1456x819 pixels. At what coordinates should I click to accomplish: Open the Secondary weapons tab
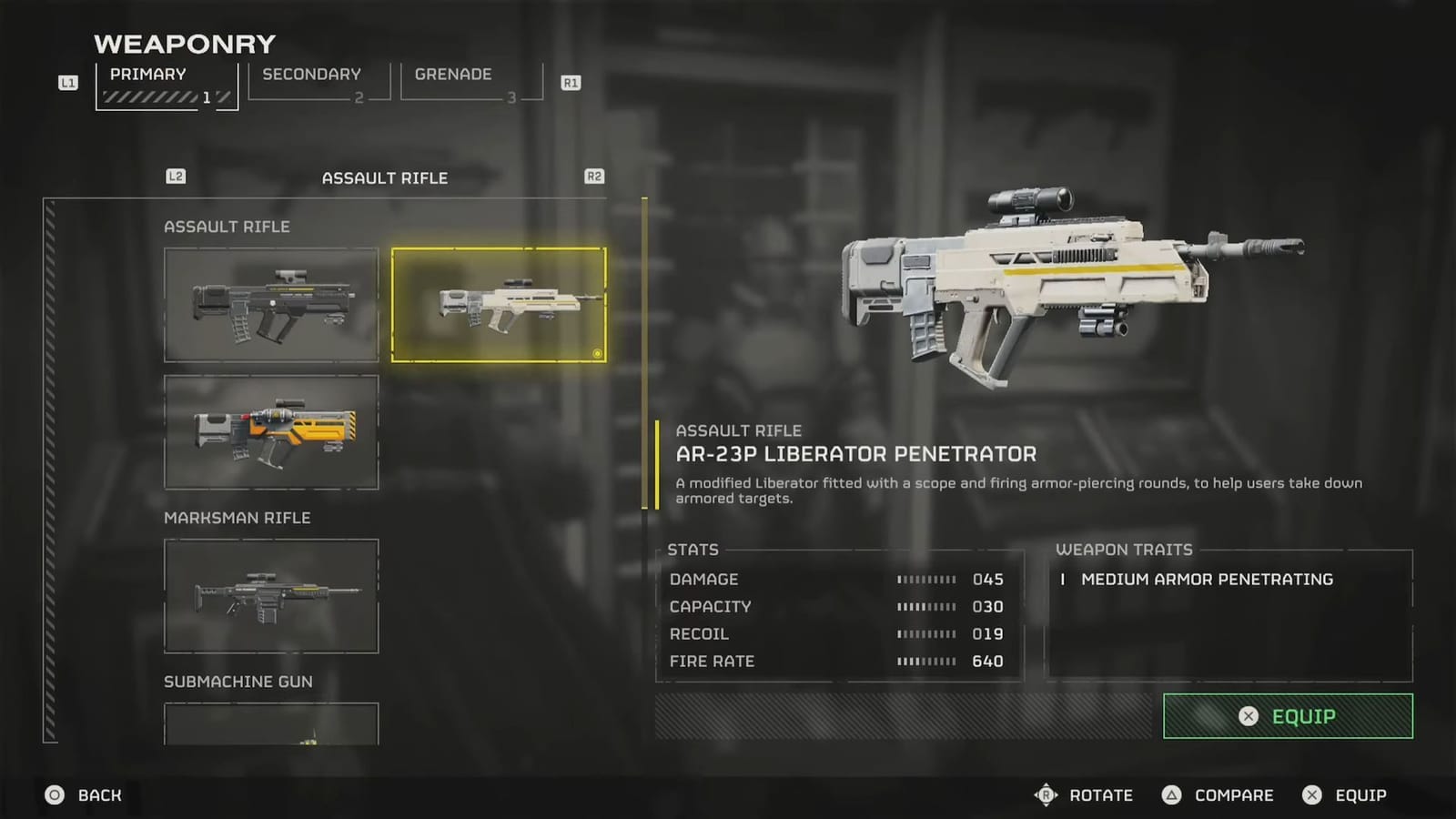(318, 82)
